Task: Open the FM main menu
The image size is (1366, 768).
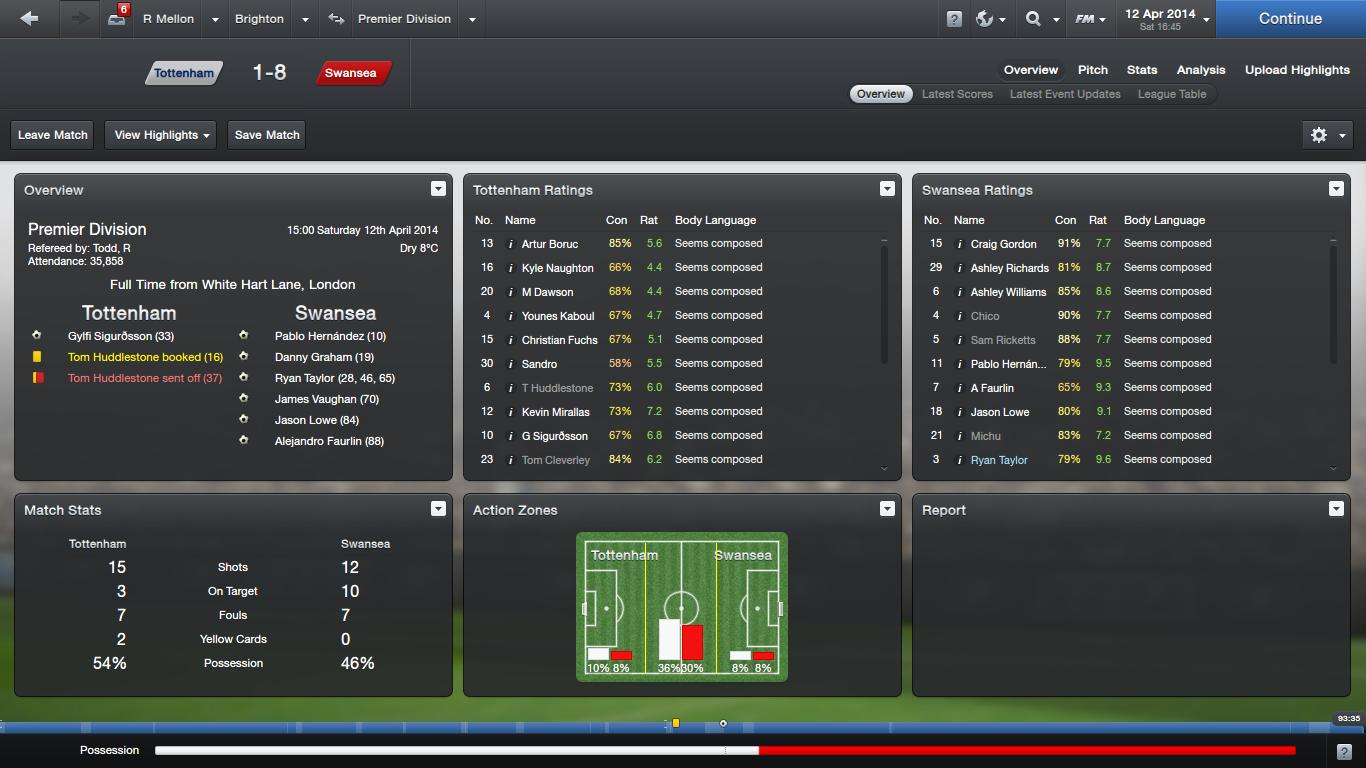Action: click(x=1089, y=19)
